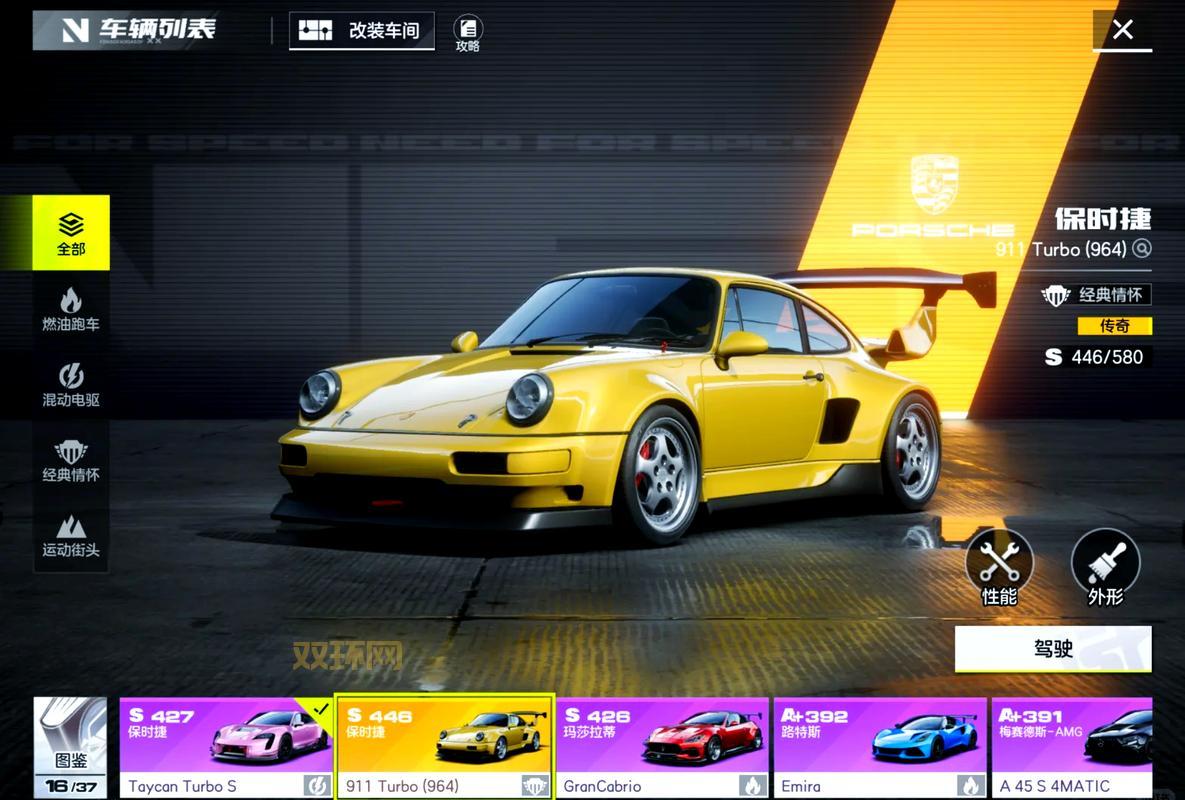Select the red GranCabrio card
This screenshot has height=800, width=1185.
[662, 747]
